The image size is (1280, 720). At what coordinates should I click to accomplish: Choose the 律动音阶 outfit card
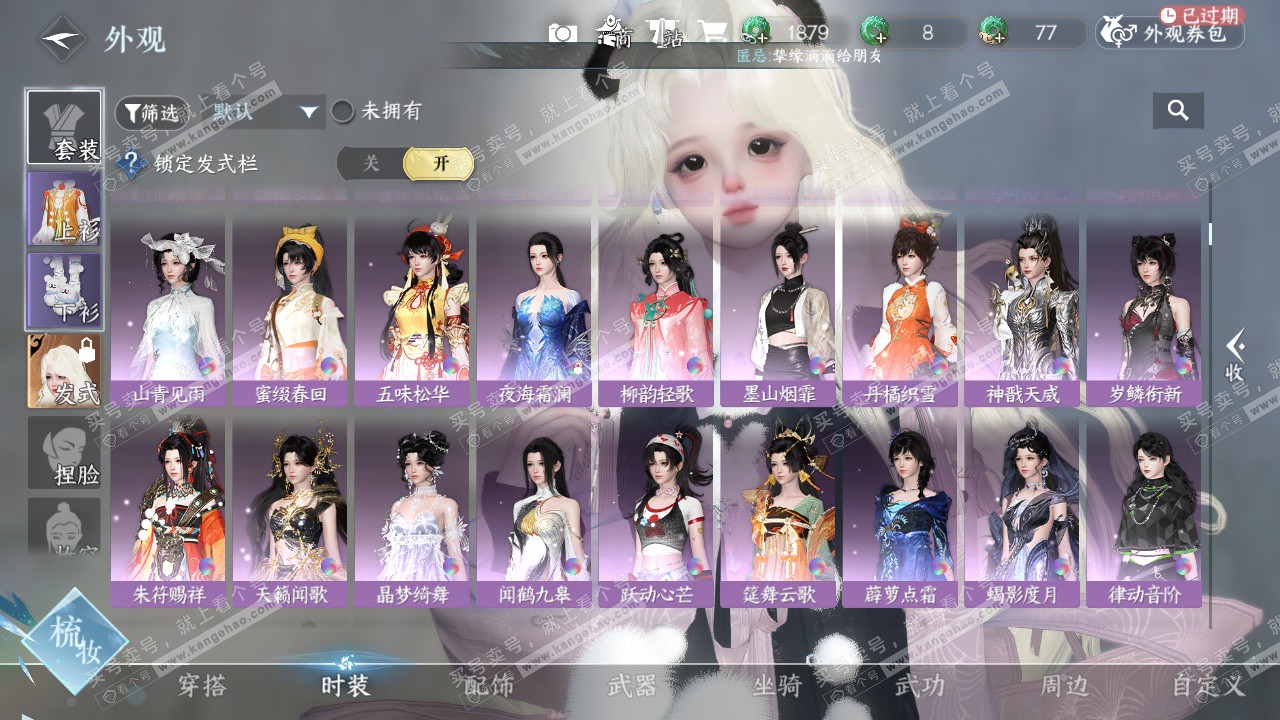[x=1144, y=510]
